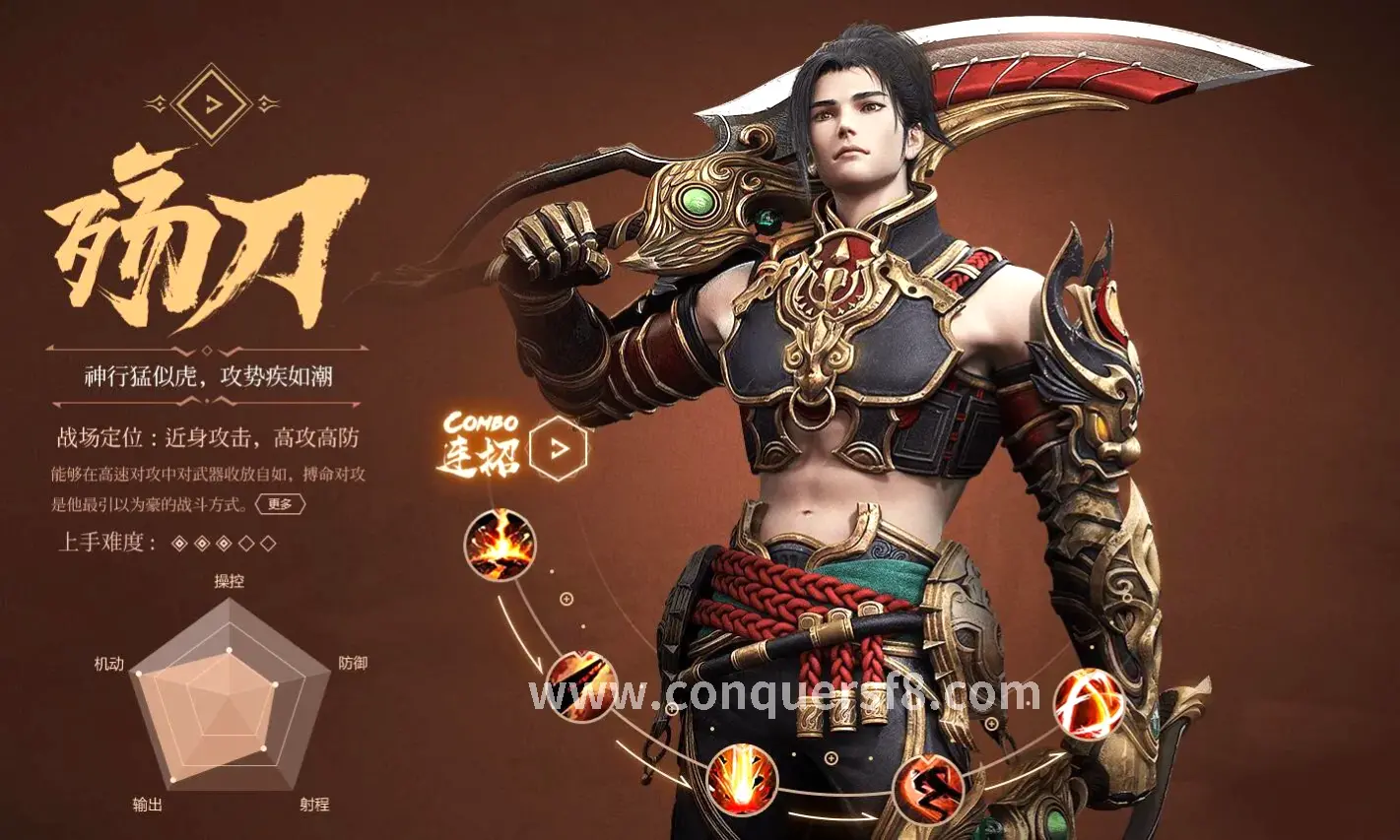
Task: Open the 更多 (more) description link
Action: pos(280,504)
